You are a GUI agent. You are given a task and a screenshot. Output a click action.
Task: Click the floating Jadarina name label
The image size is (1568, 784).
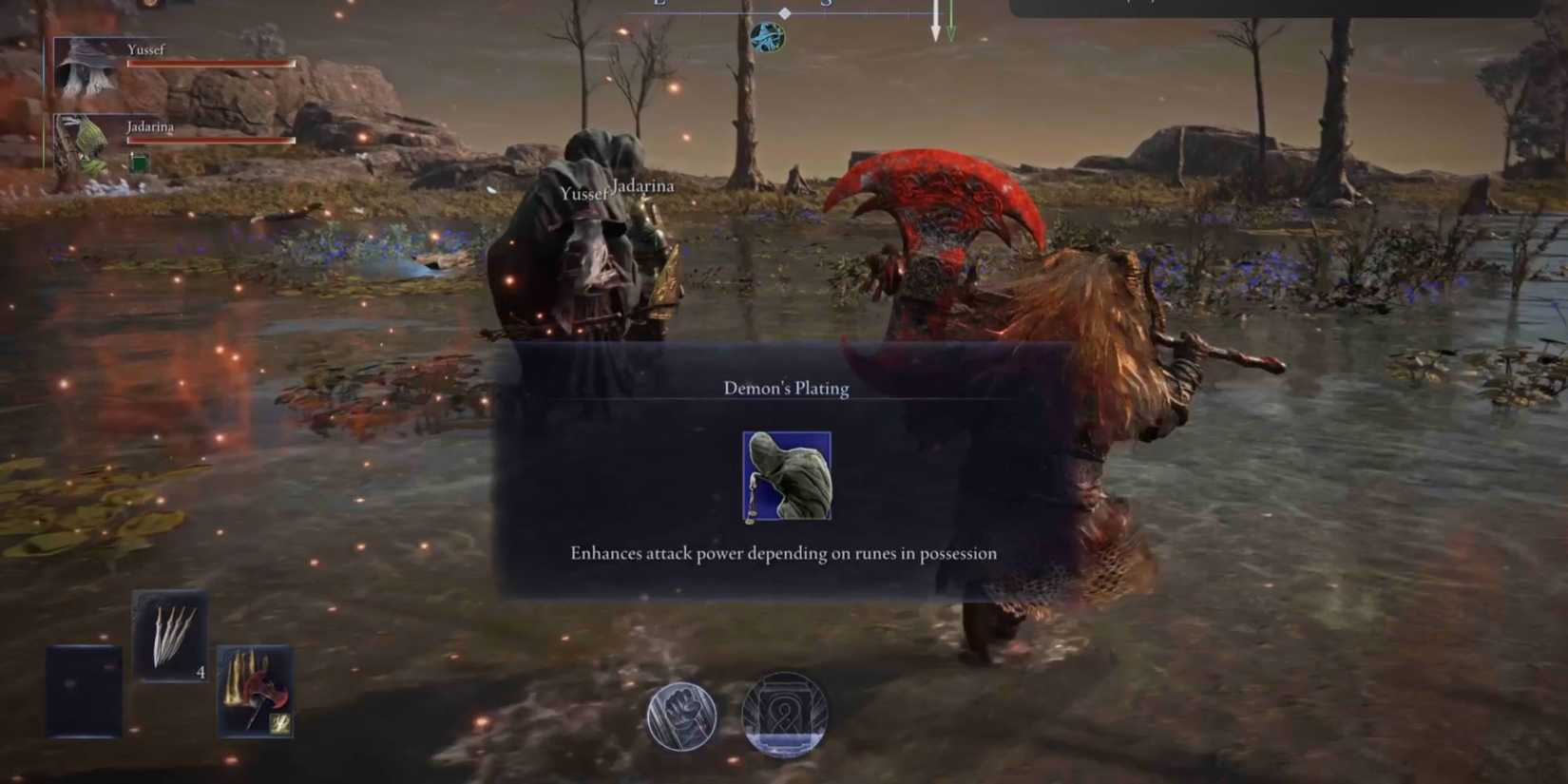click(x=643, y=187)
